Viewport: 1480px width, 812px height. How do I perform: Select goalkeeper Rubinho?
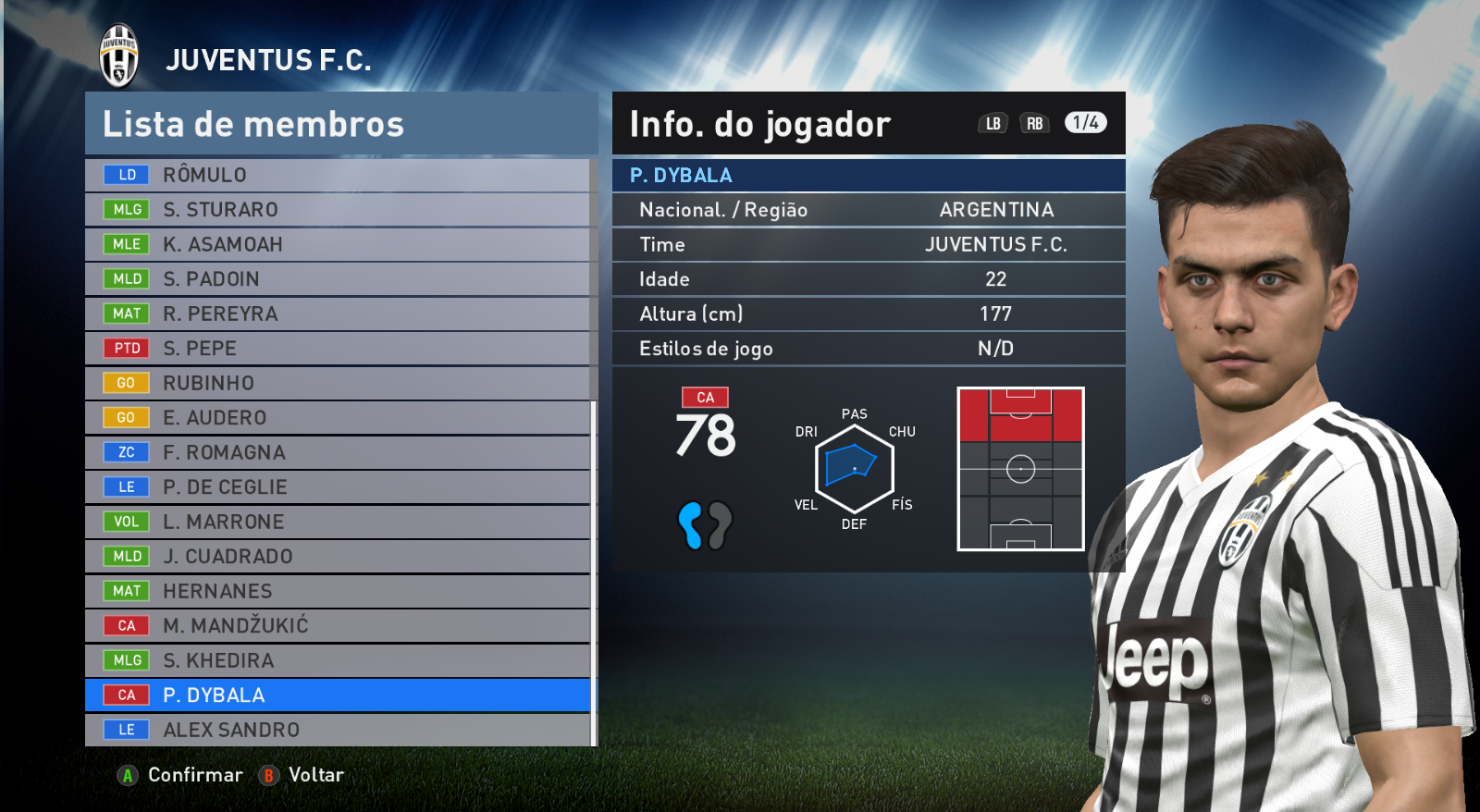click(338, 383)
